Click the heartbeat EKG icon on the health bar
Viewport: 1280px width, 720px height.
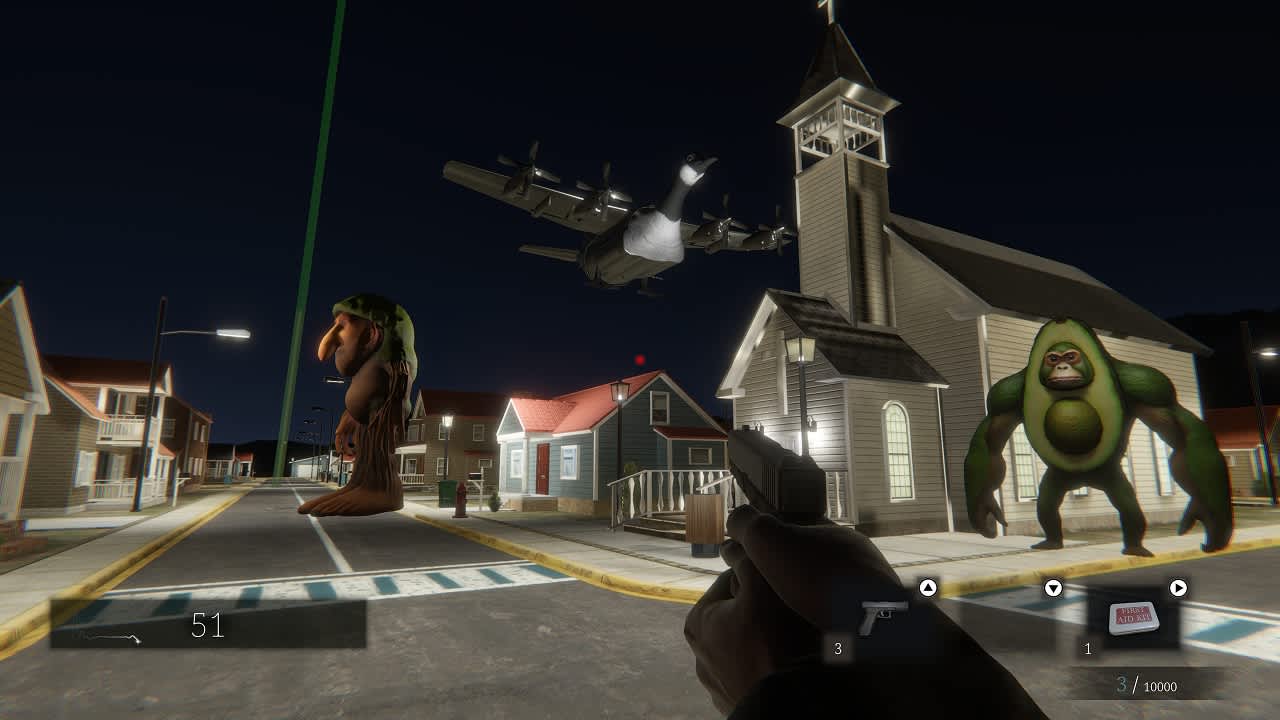(x=105, y=635)
